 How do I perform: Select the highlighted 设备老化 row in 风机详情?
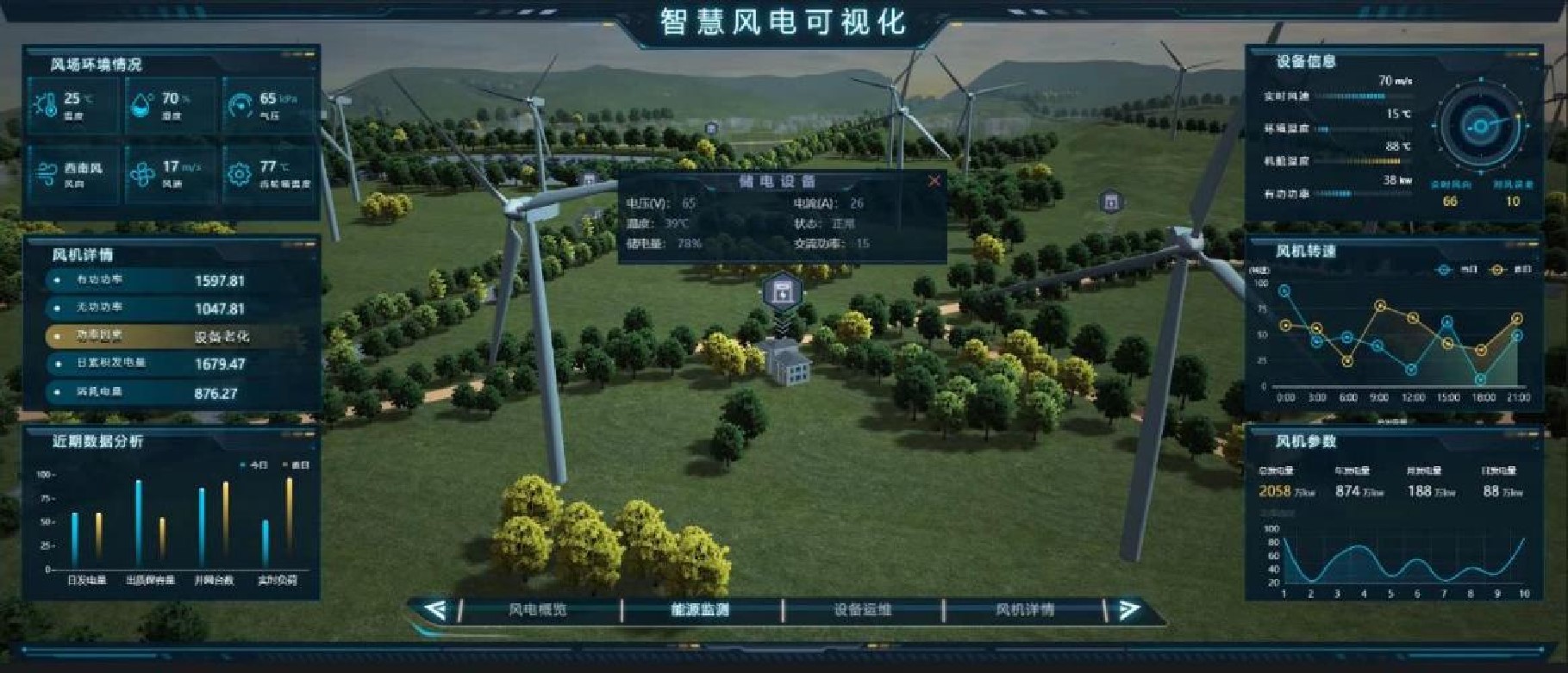147,337
